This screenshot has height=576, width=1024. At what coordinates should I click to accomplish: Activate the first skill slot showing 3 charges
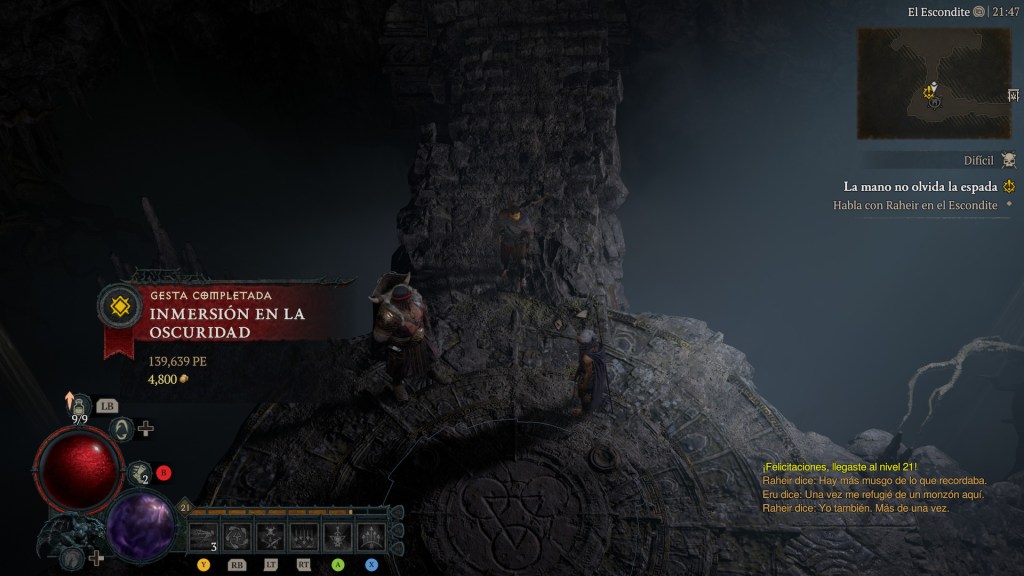tap(203, 536)
